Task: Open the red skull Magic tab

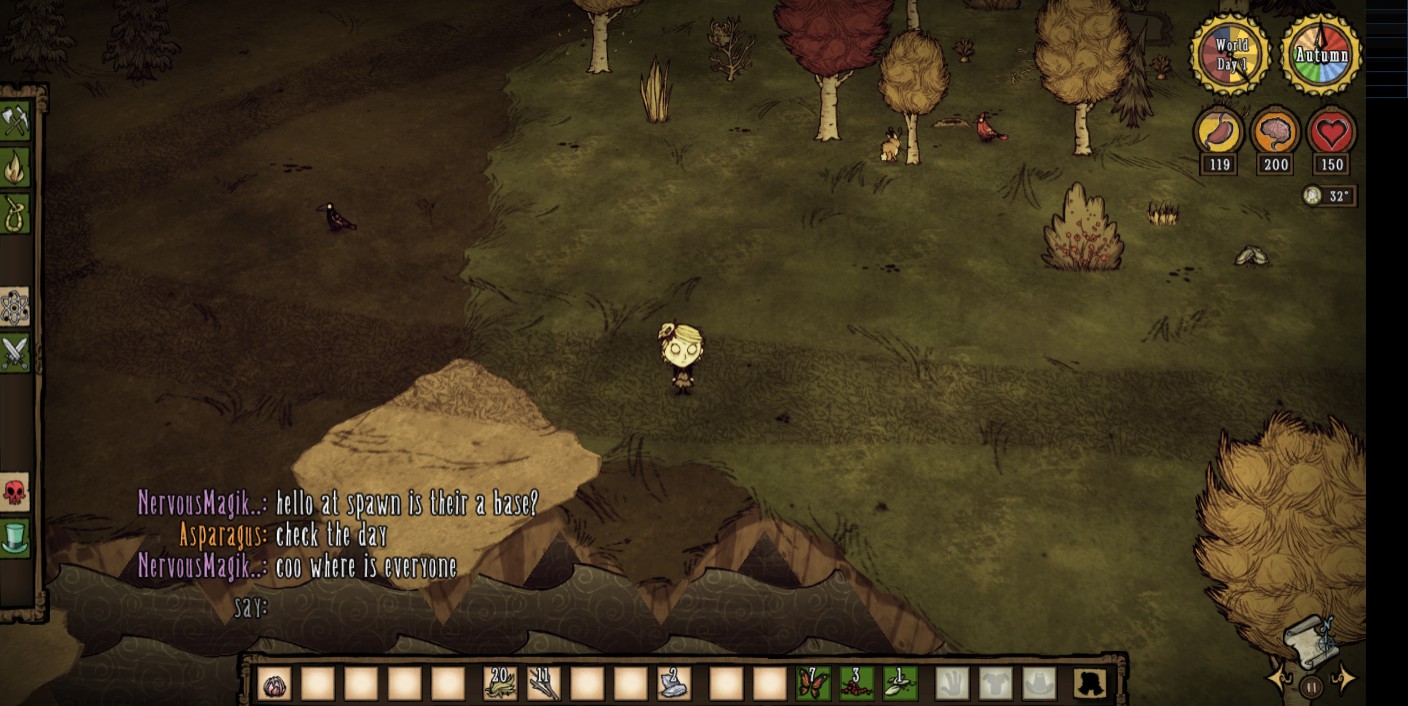Action: 15,492
